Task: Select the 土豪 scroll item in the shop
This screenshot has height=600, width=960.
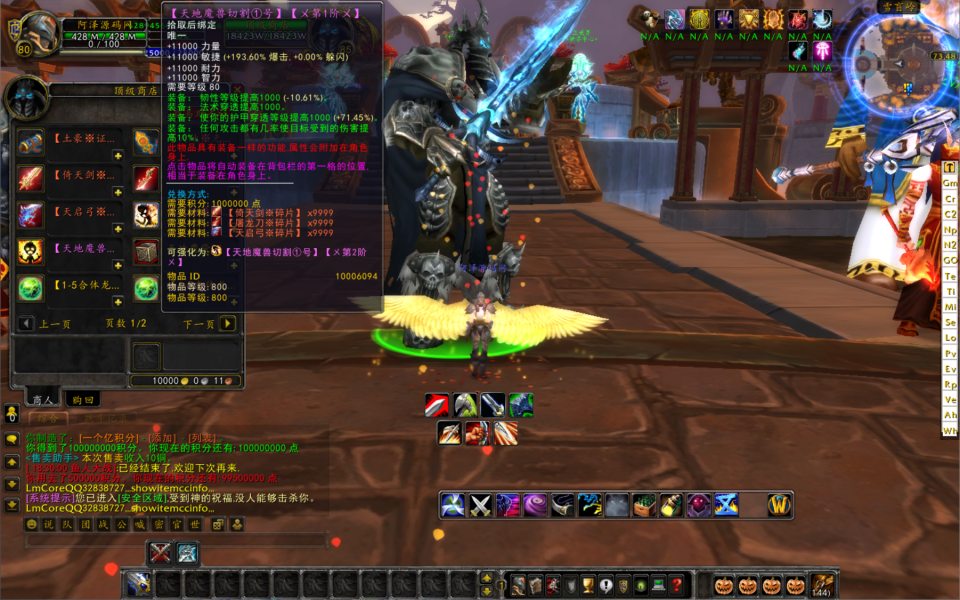Action: (30, 141)
